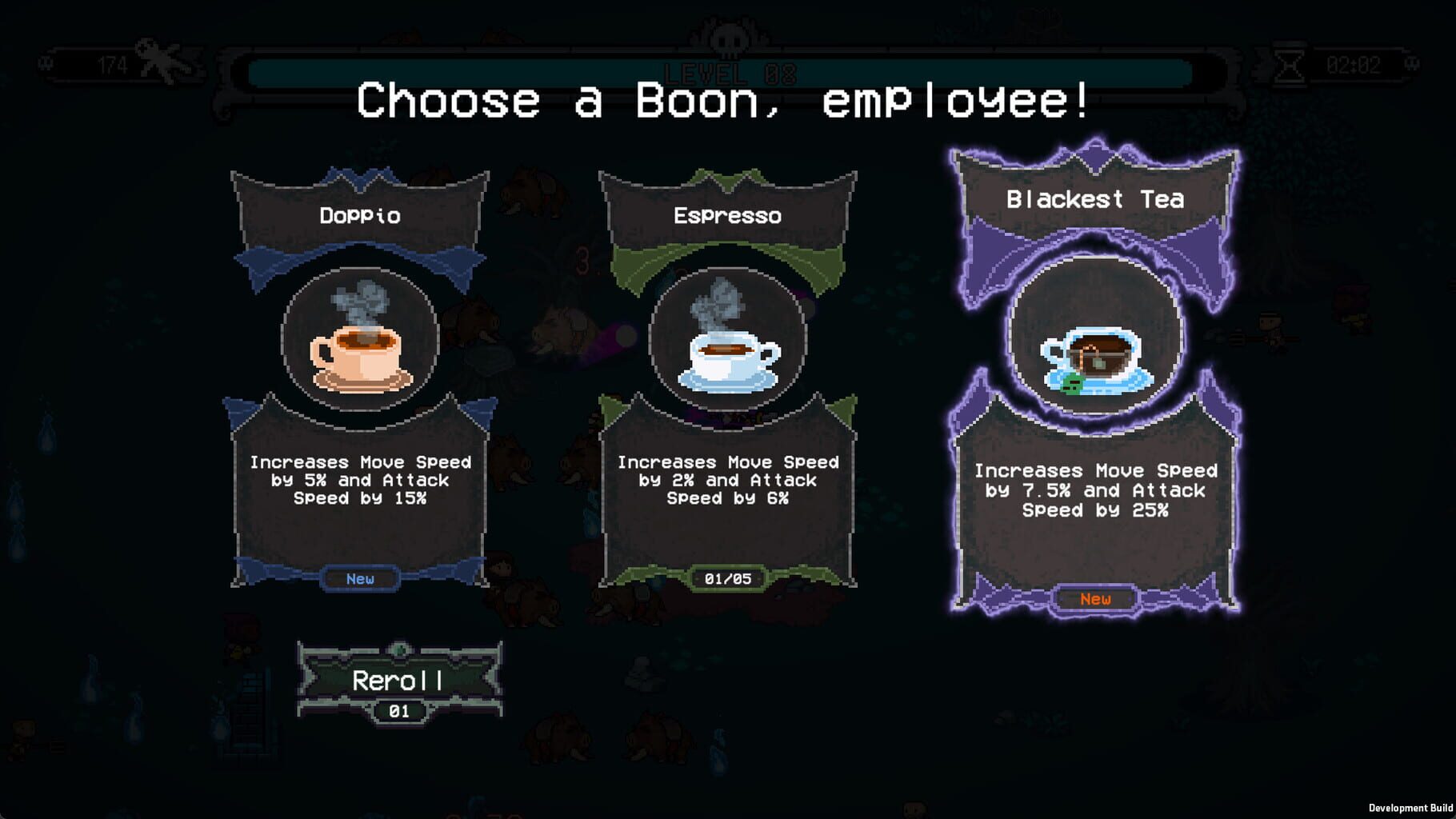Click the skull icon above the level bar
Screen dimensions: 1456x819
tap(728, 36)
